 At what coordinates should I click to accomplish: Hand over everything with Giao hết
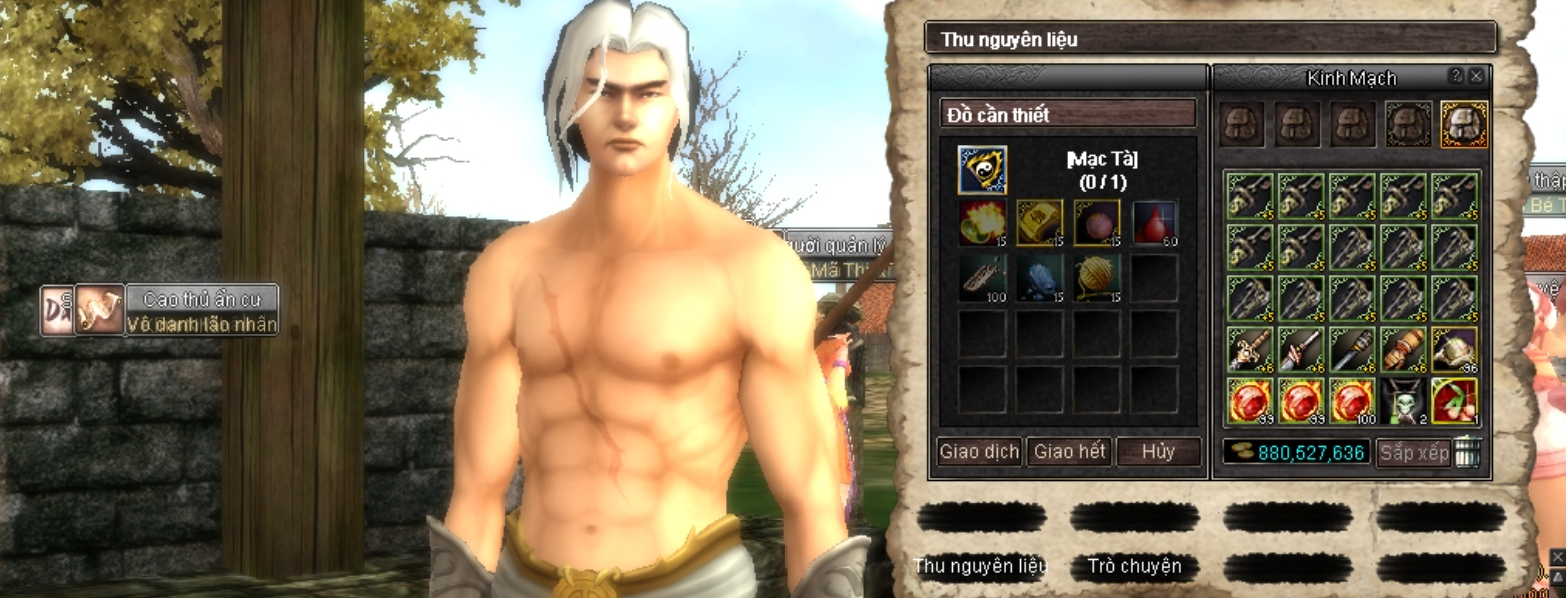(x=1070, y=452)
